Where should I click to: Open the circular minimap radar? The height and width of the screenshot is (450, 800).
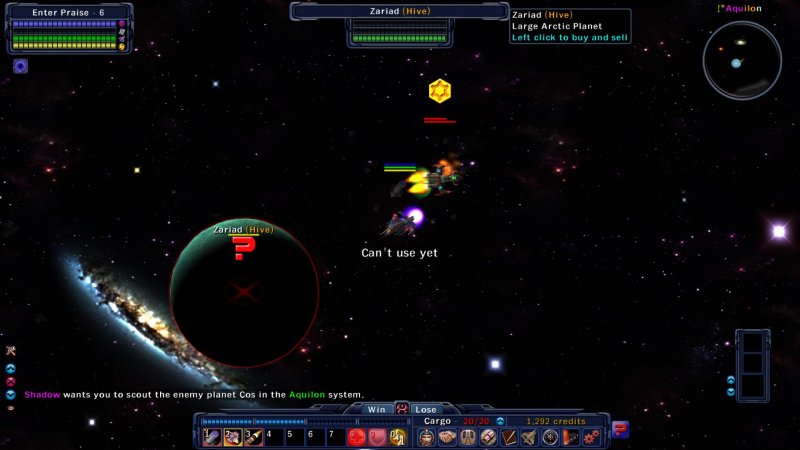pyautogui.click(x=741, y=60)
